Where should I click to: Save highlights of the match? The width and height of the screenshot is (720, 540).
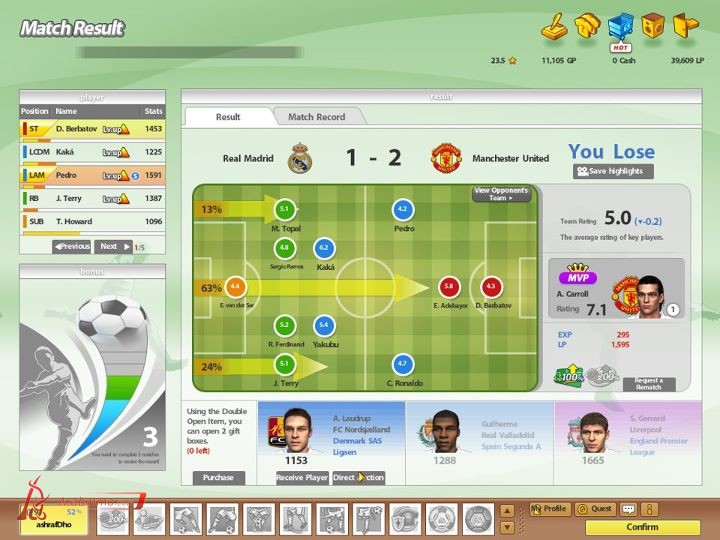point(613,172)
